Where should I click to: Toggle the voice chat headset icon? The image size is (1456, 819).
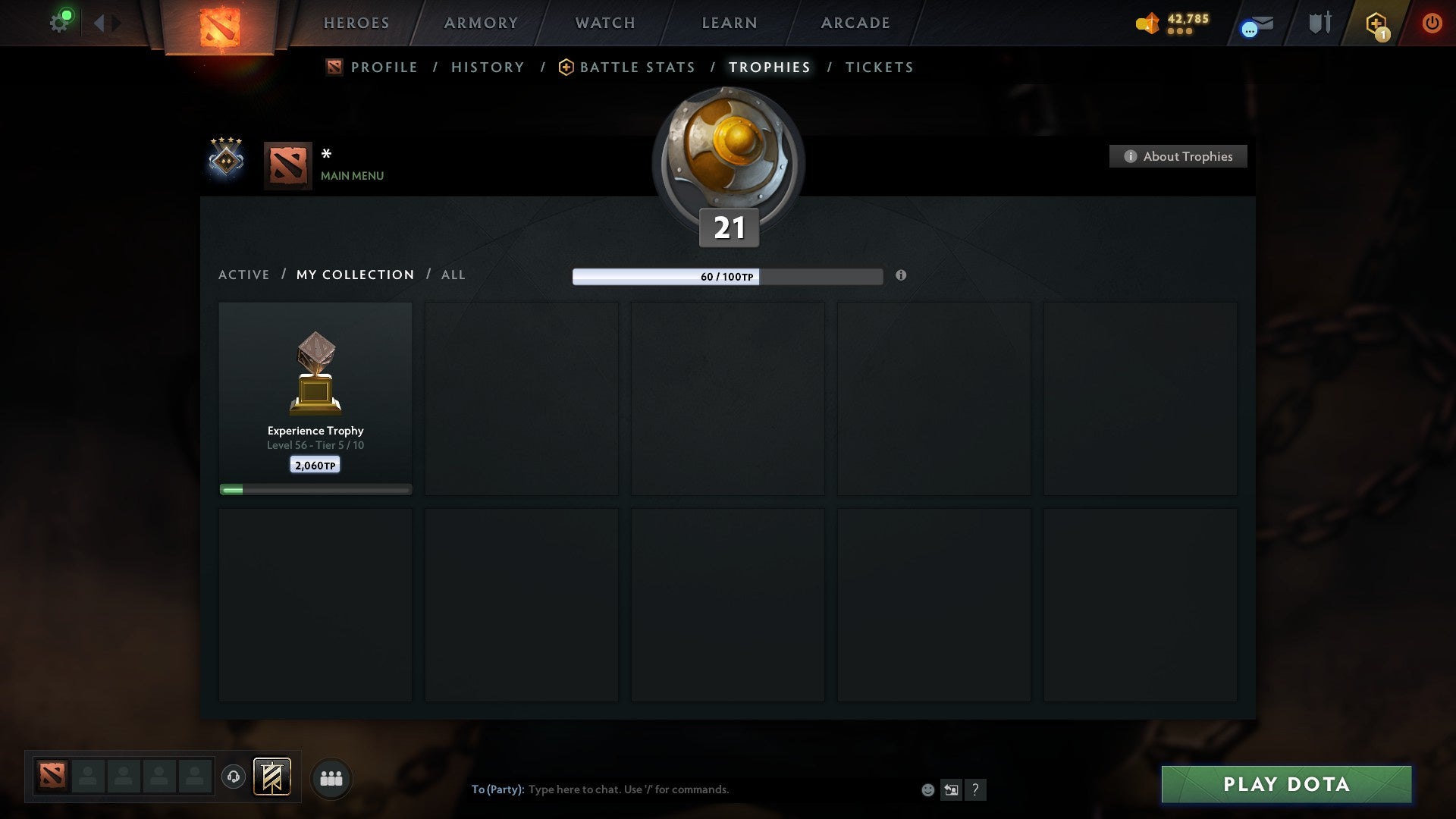point(234,778)
